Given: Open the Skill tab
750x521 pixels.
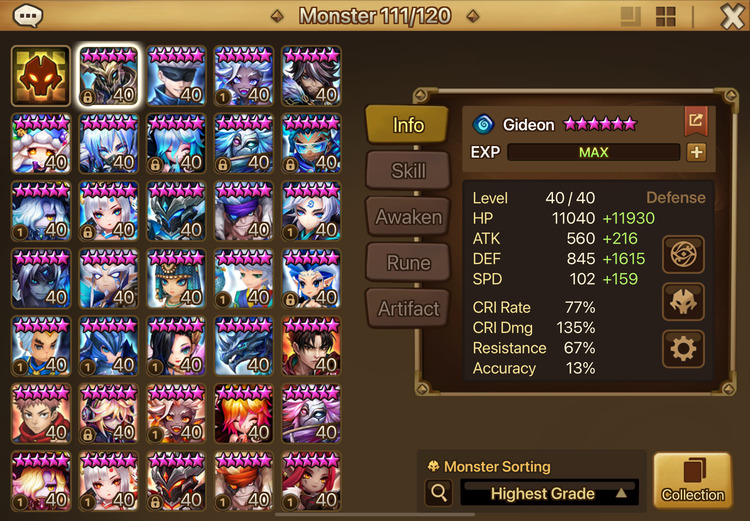Looking at the screenshot, I should (x=408, y=171).
